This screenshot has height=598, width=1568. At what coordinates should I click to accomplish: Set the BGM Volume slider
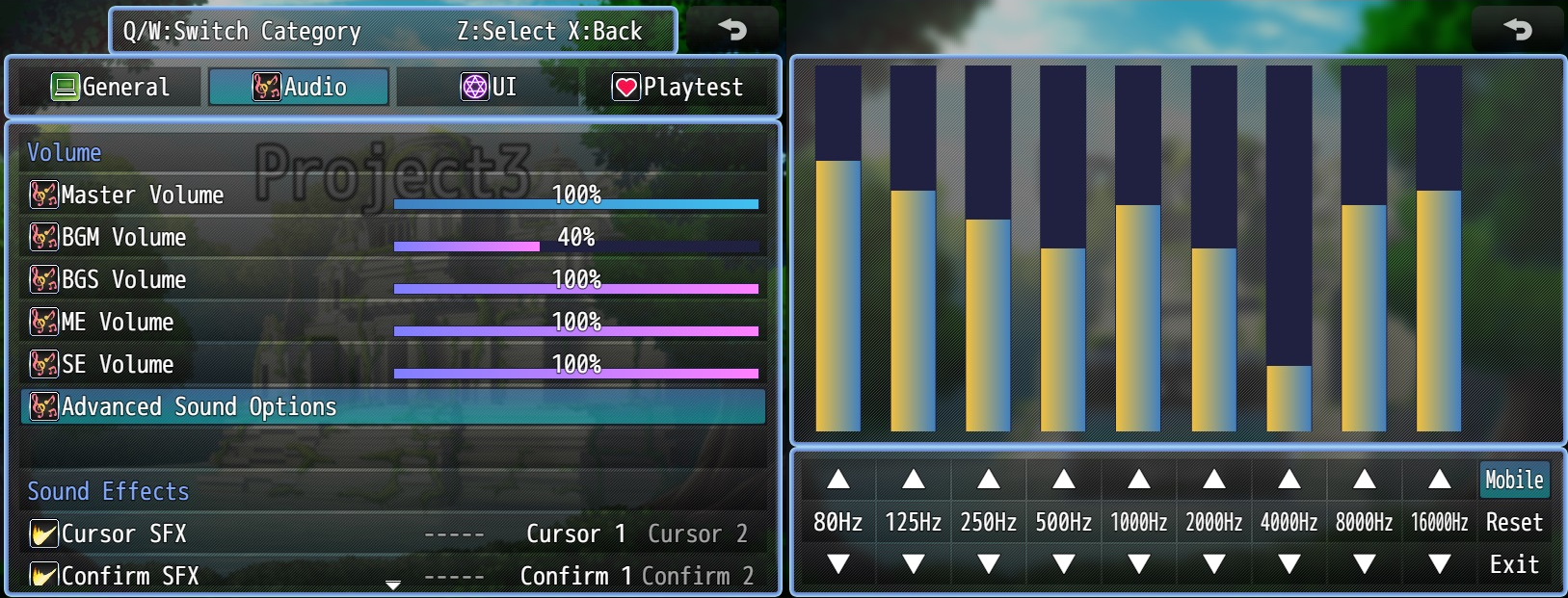click(575, 246)
